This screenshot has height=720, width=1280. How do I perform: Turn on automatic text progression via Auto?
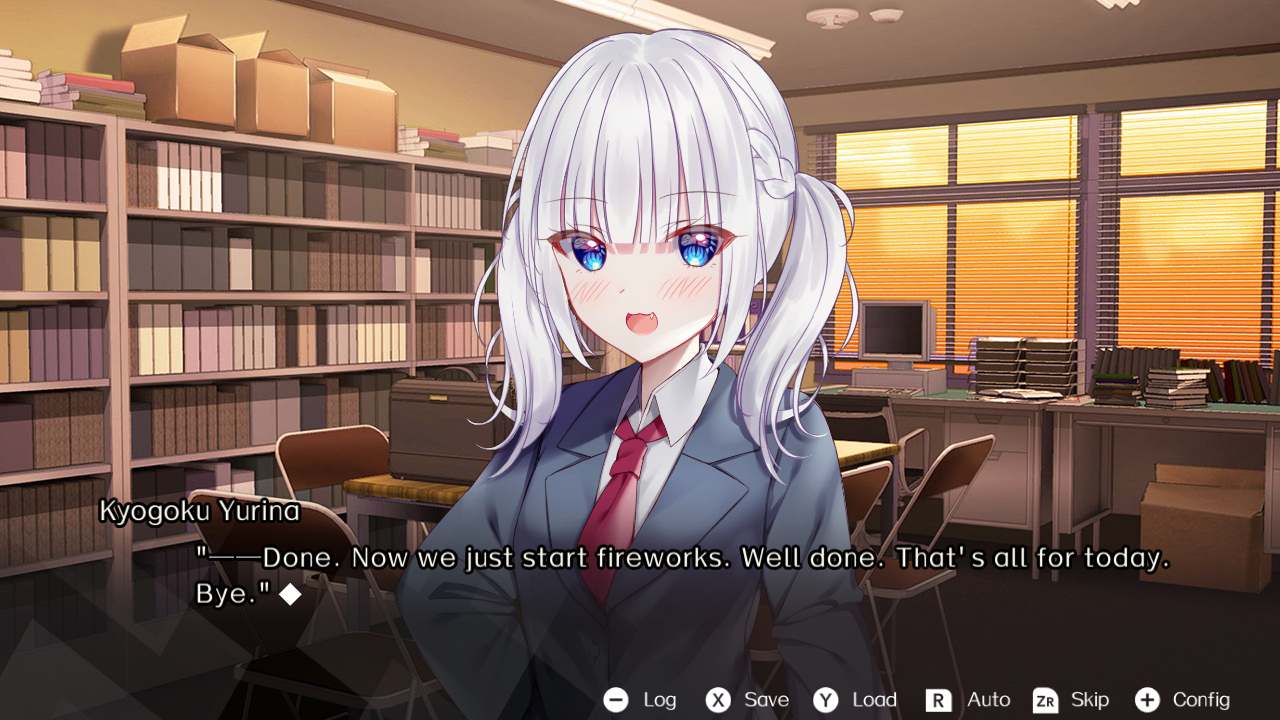[987, 700]
